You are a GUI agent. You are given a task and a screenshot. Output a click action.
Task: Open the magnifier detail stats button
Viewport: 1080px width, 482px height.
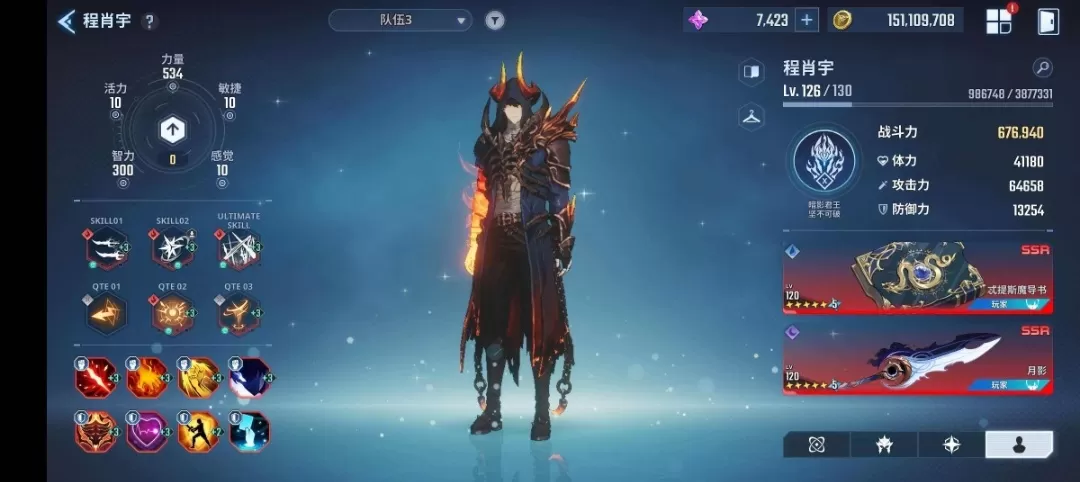[1042, 68]
